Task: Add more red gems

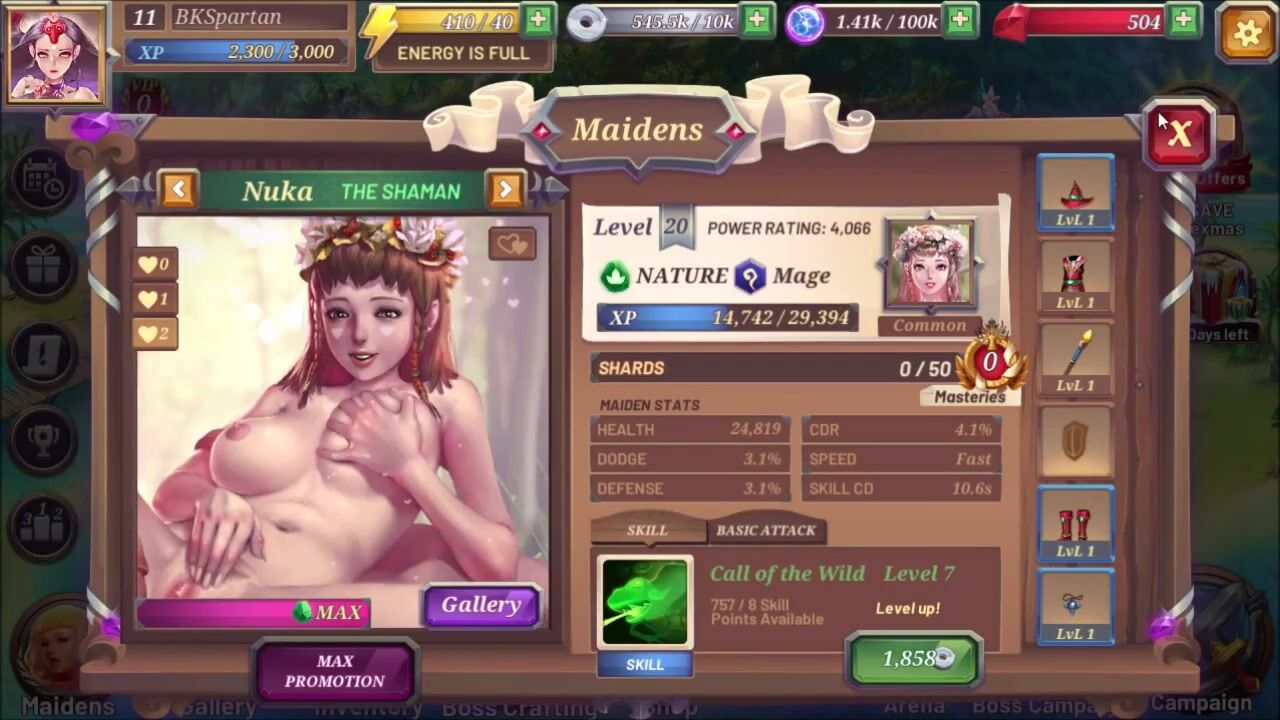Action: pos(1184,20)
